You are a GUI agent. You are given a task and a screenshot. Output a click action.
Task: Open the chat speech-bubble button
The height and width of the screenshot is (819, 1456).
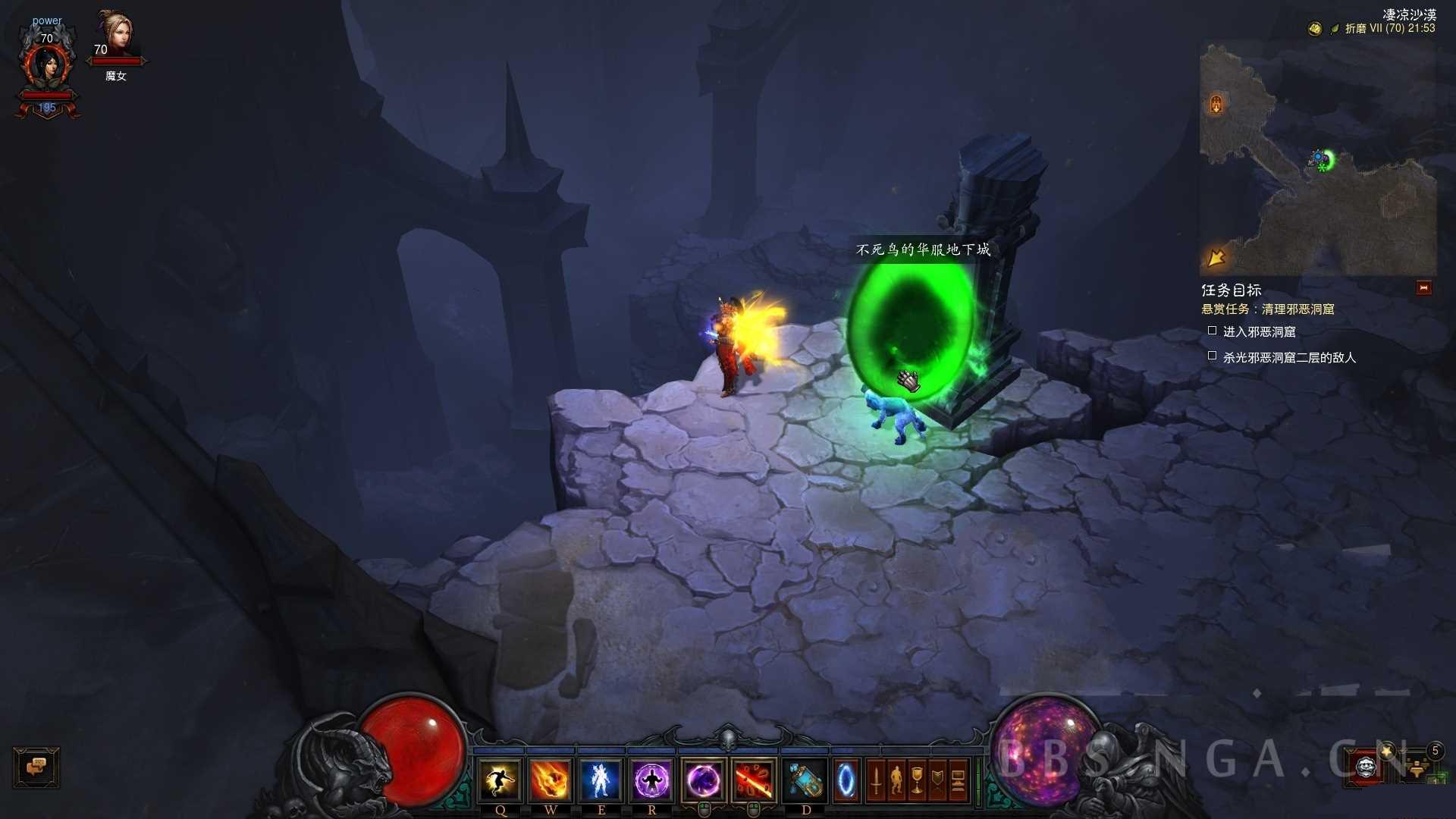36,767
